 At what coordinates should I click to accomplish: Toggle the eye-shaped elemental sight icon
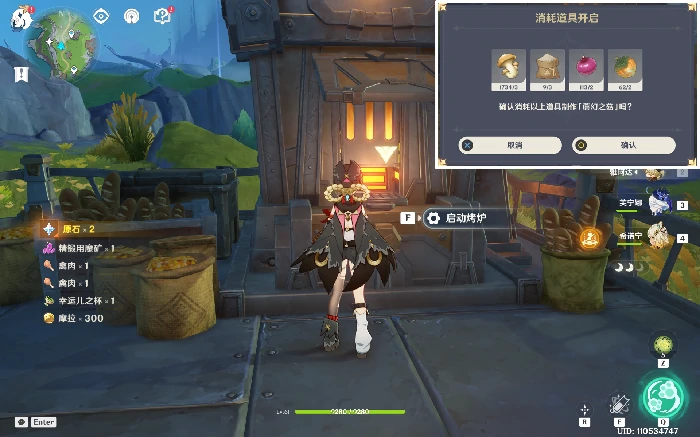click(x=101, y=16)
